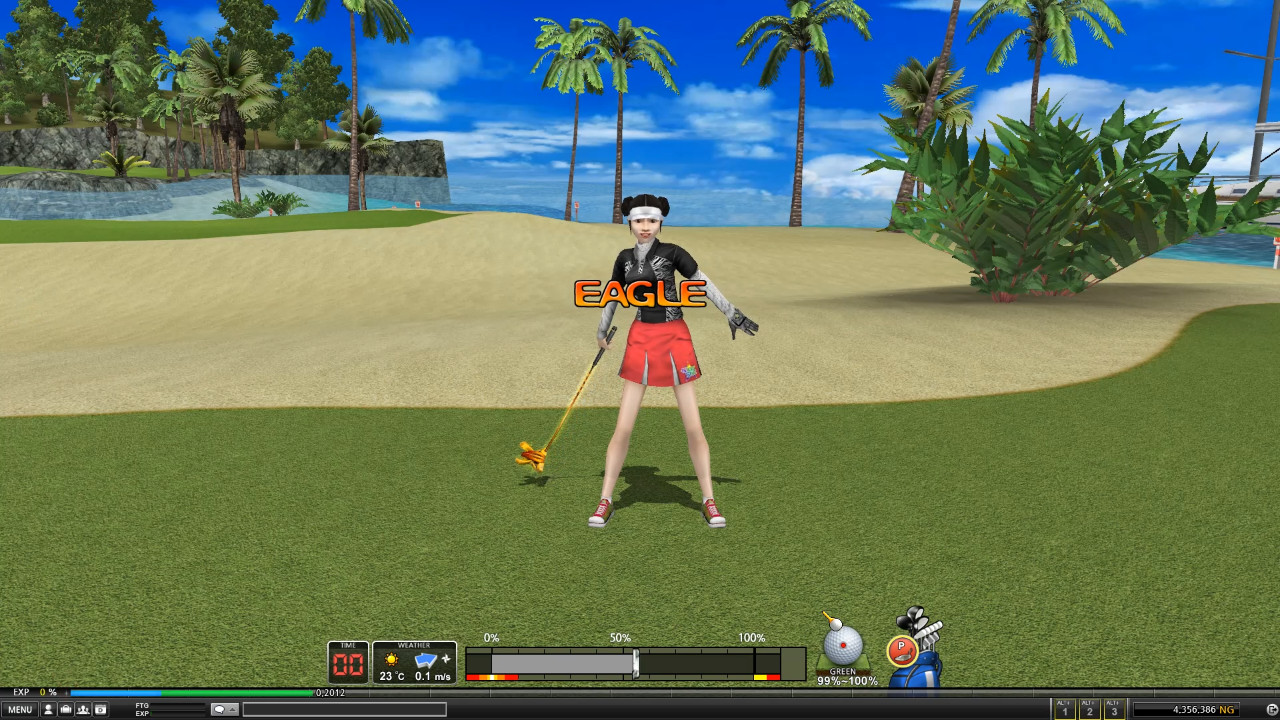Image resolution: width=1280 pixels, height=720 pixels.
Task: Select the character/profile icon next to MENU
Action: click(x=48, y=709)
